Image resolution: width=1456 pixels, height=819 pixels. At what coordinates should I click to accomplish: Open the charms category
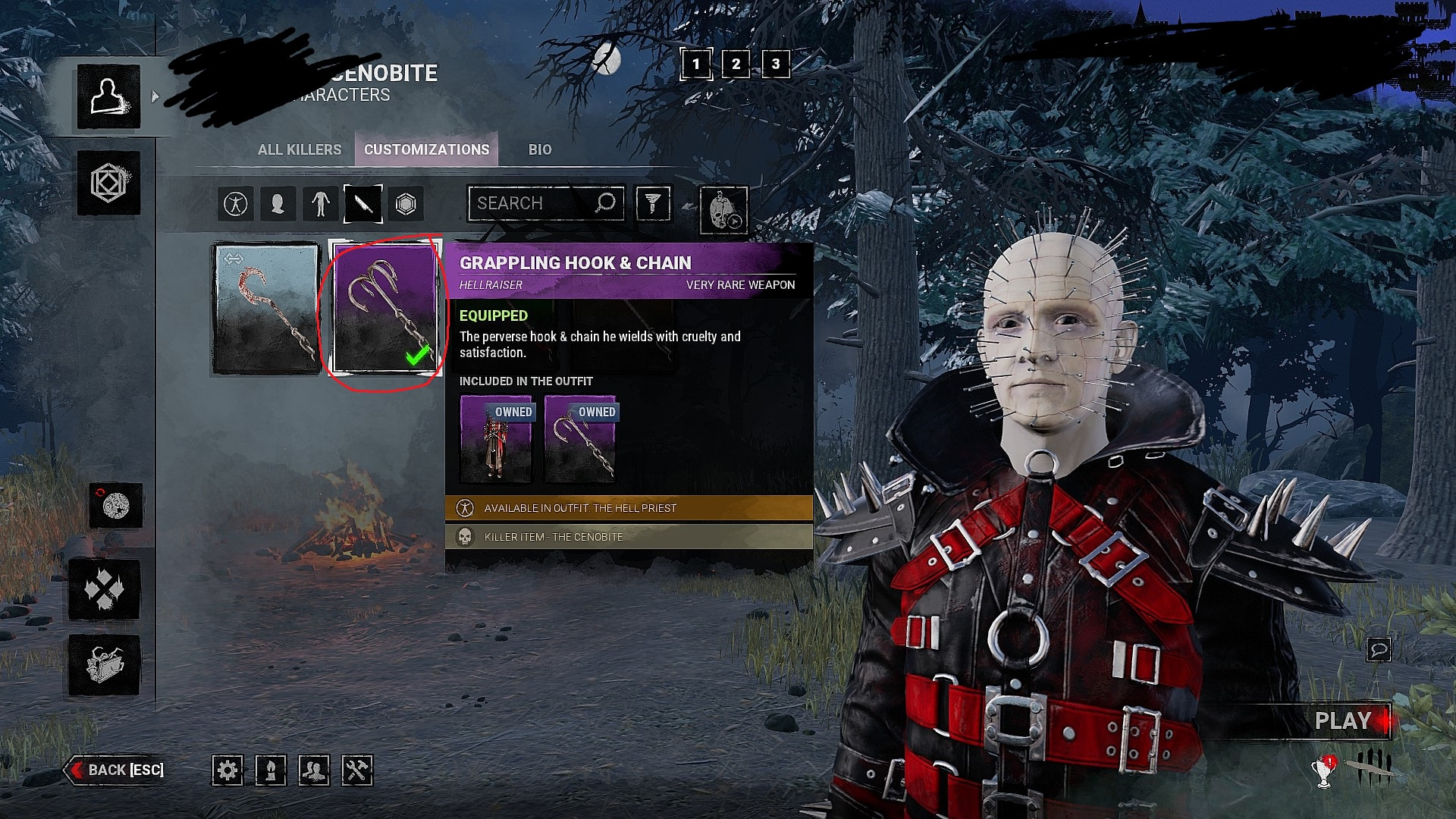406,204
